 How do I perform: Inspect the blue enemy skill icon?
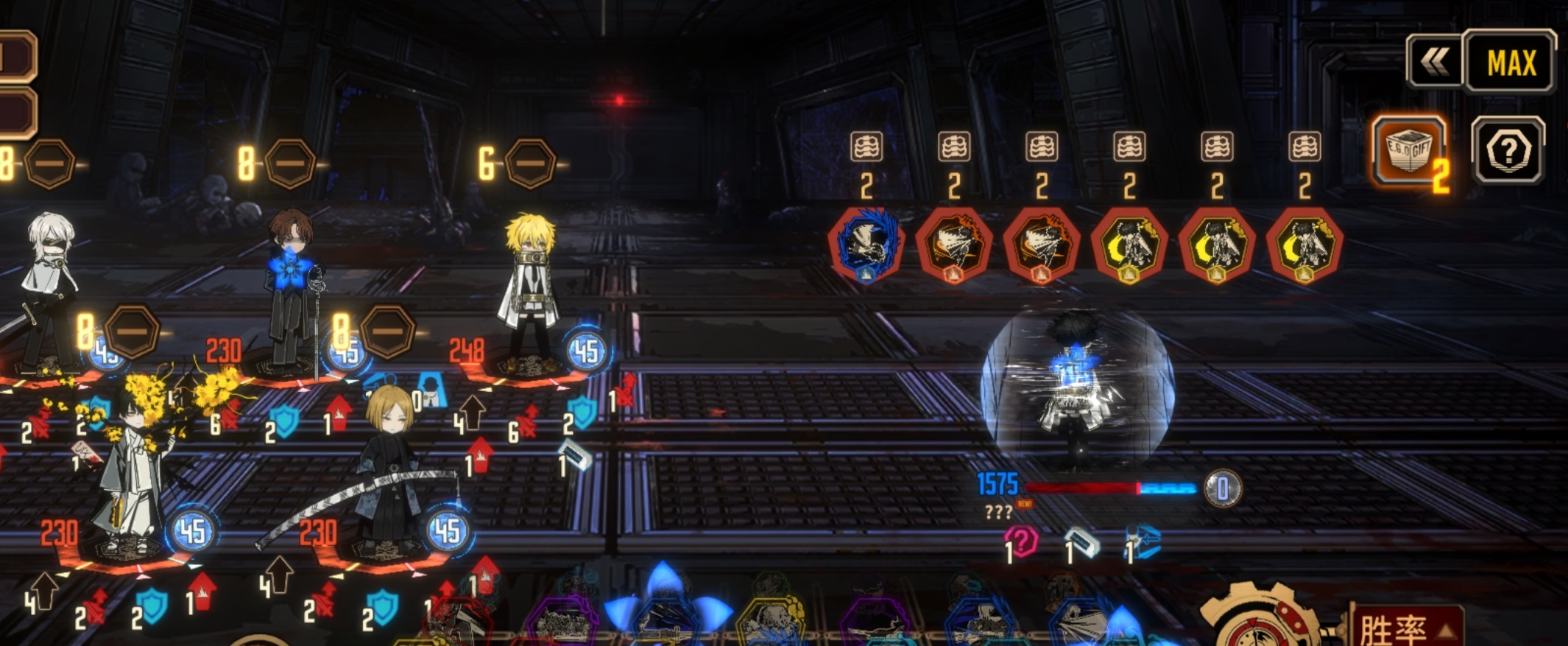pos(866,245)
